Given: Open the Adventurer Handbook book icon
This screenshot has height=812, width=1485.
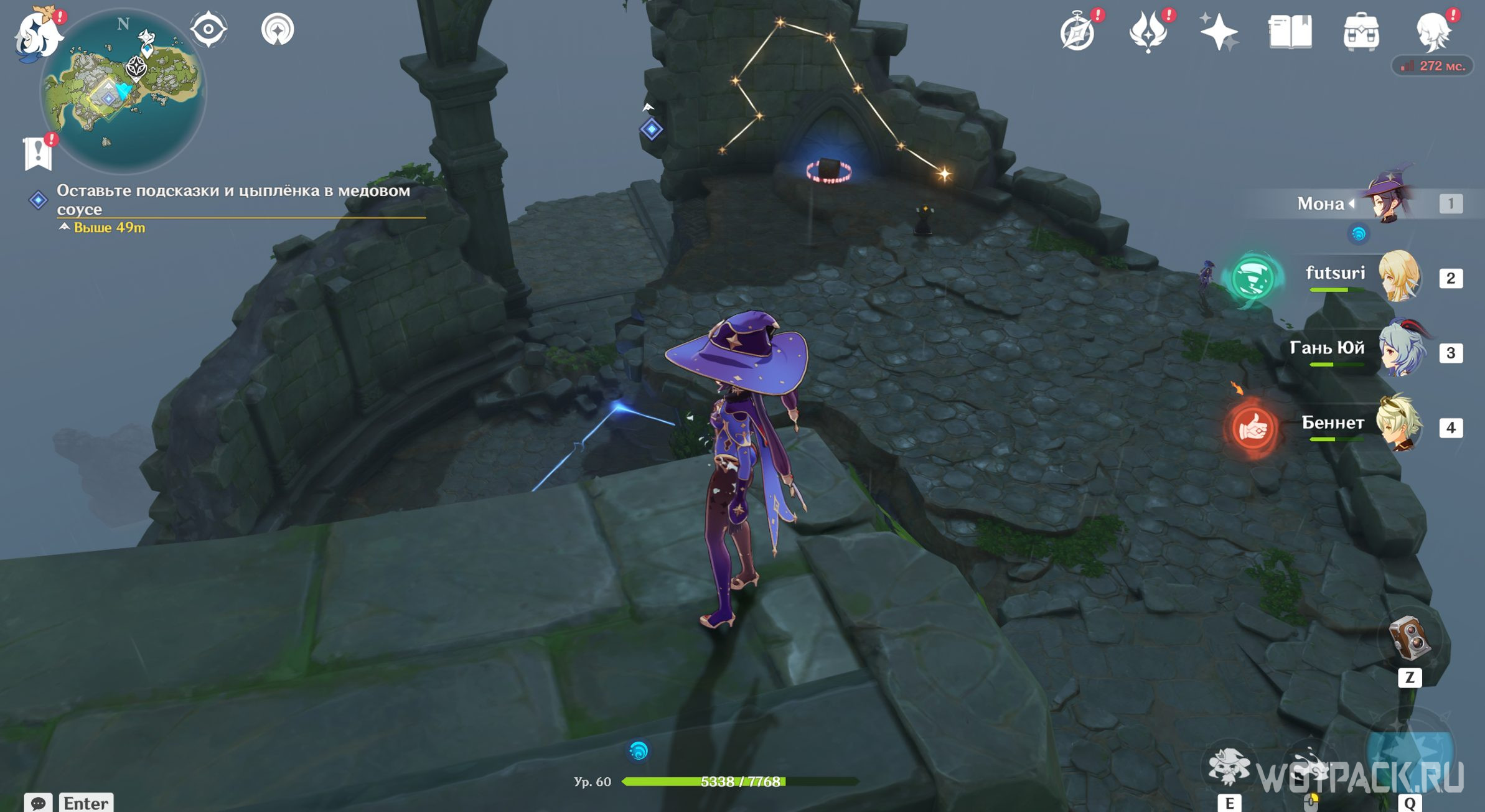Looking at the screenshot, I should pyautogui.click(x=1290, y=32).
